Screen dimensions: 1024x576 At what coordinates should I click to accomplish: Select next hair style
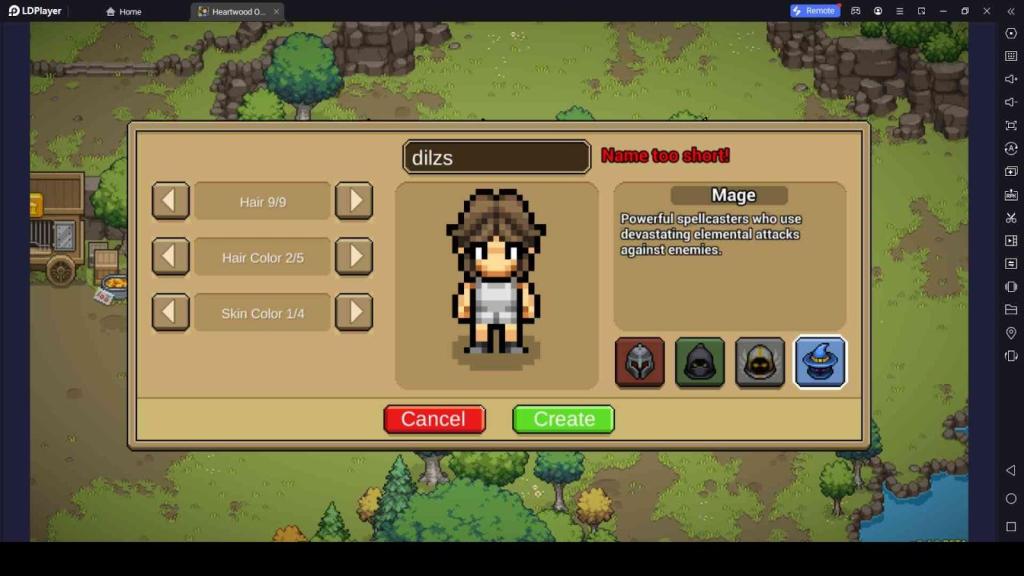[x=354, y=201]
